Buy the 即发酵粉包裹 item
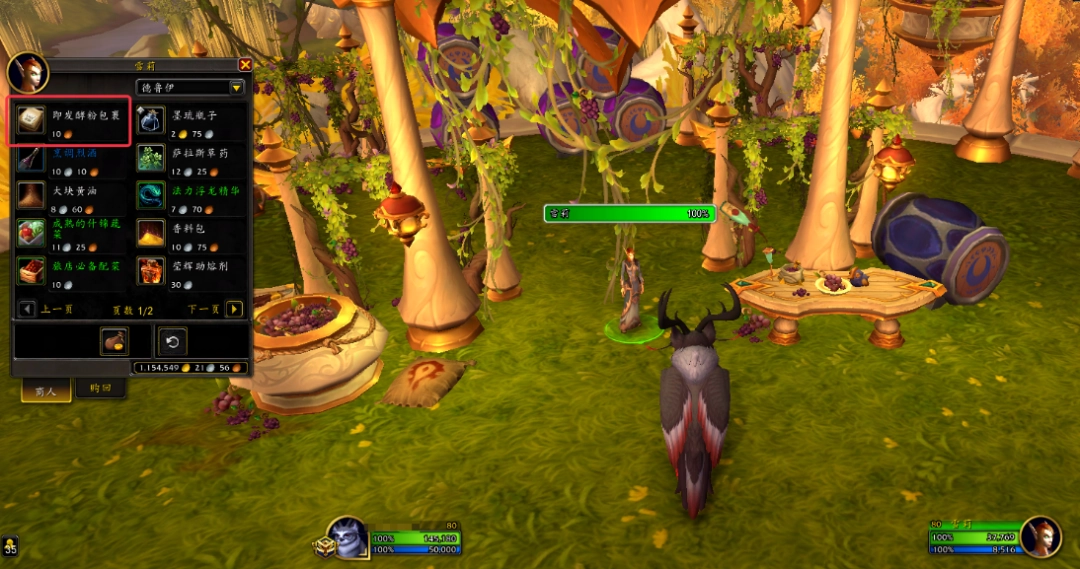Viewport: 1080px width, 569px height. (31, 121)
